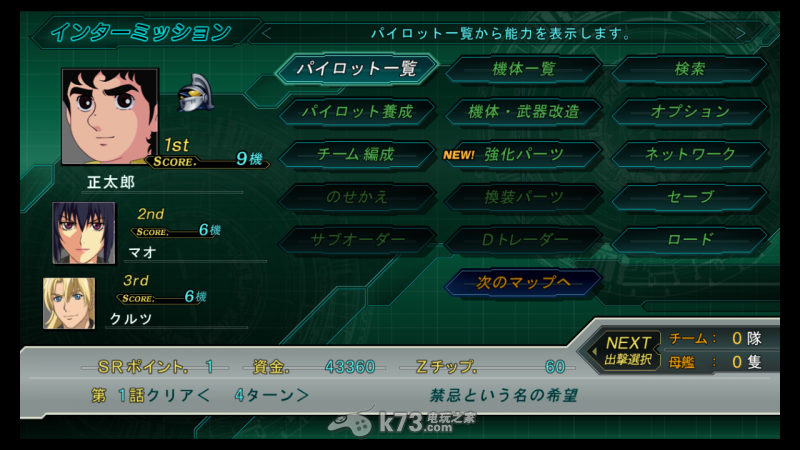Save the game with セーブ

pyautogui.click(x=690, y=197)
